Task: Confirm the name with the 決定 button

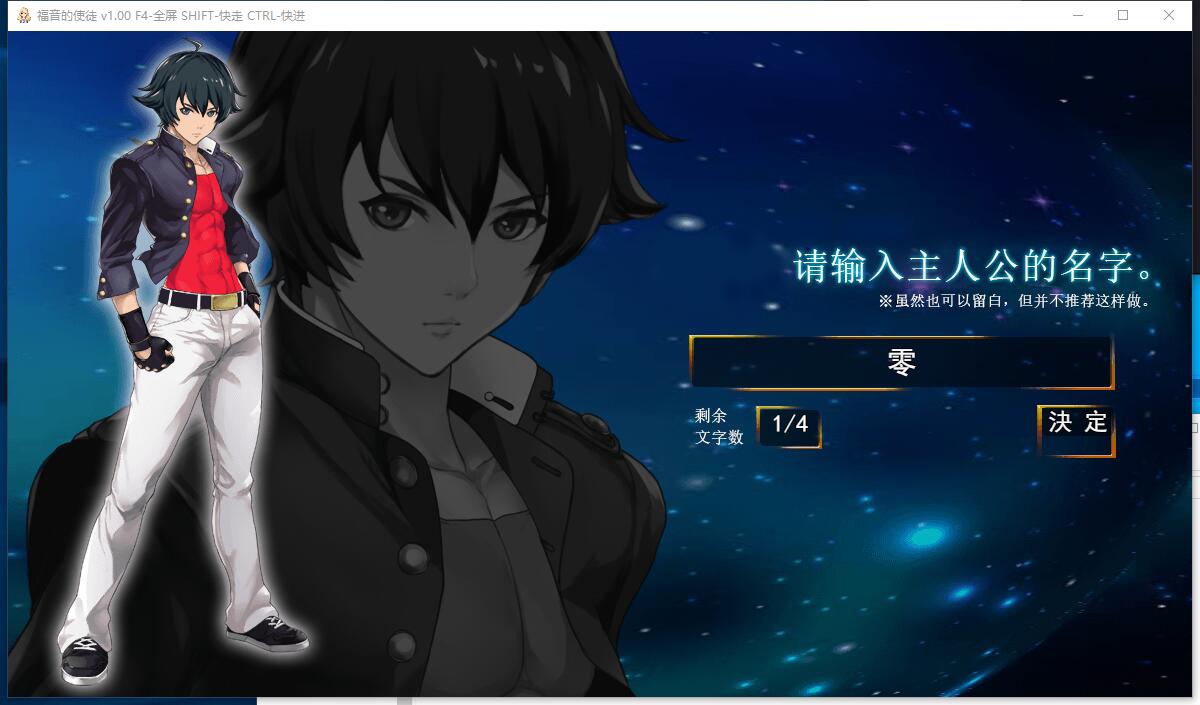Action: (x=1077, y=430)
